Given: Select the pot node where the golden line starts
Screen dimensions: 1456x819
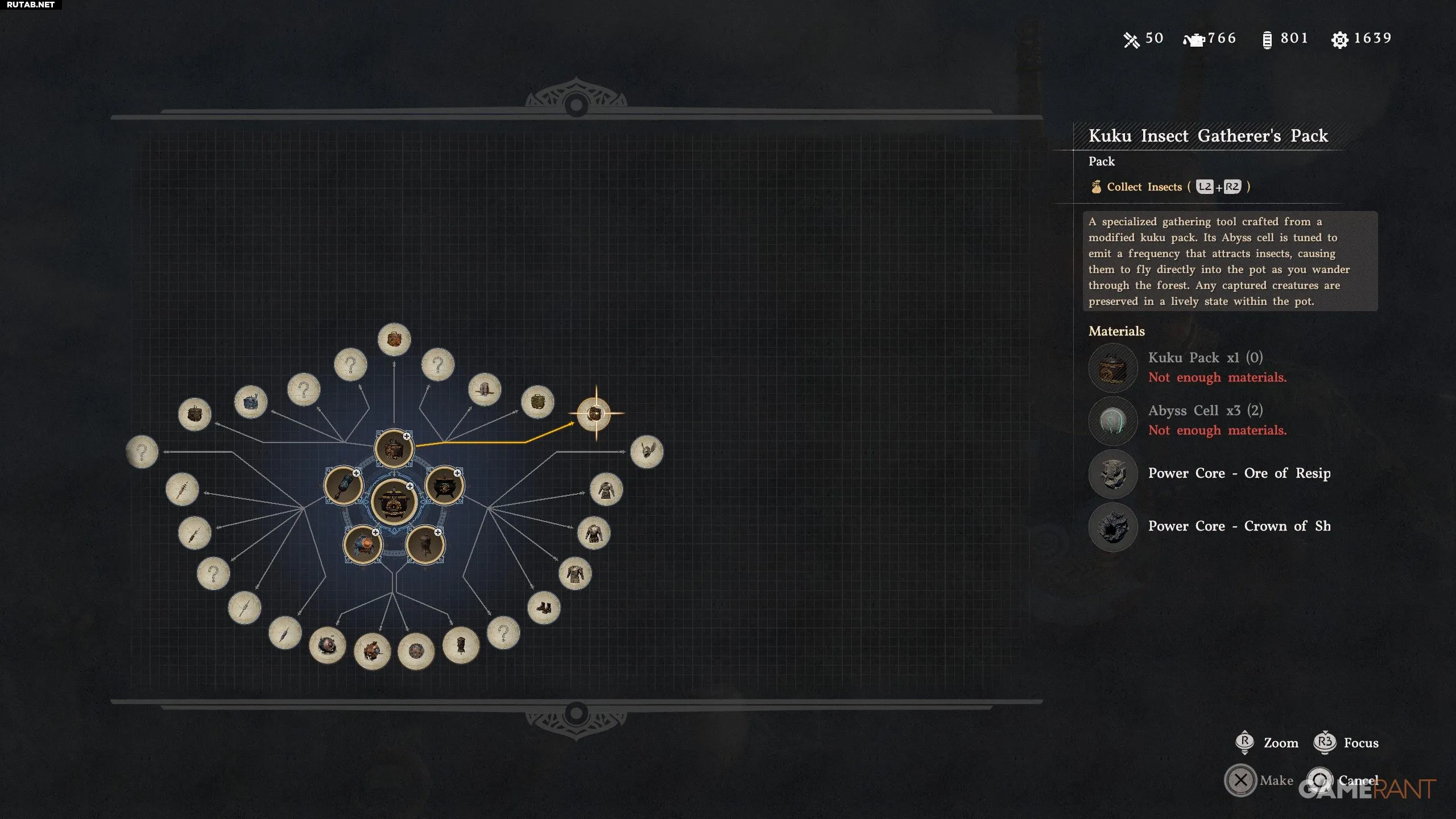Looking at the screenshot, I should point(394,449).
